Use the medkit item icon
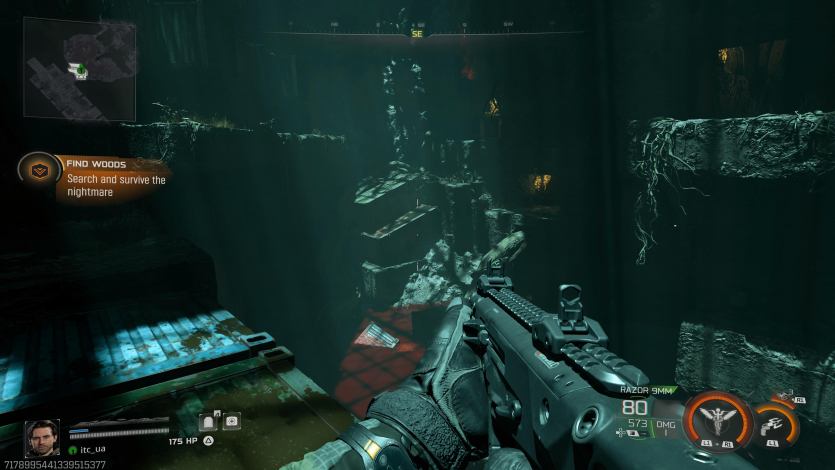This screenshot has width=835, height=470. point(232,421)
